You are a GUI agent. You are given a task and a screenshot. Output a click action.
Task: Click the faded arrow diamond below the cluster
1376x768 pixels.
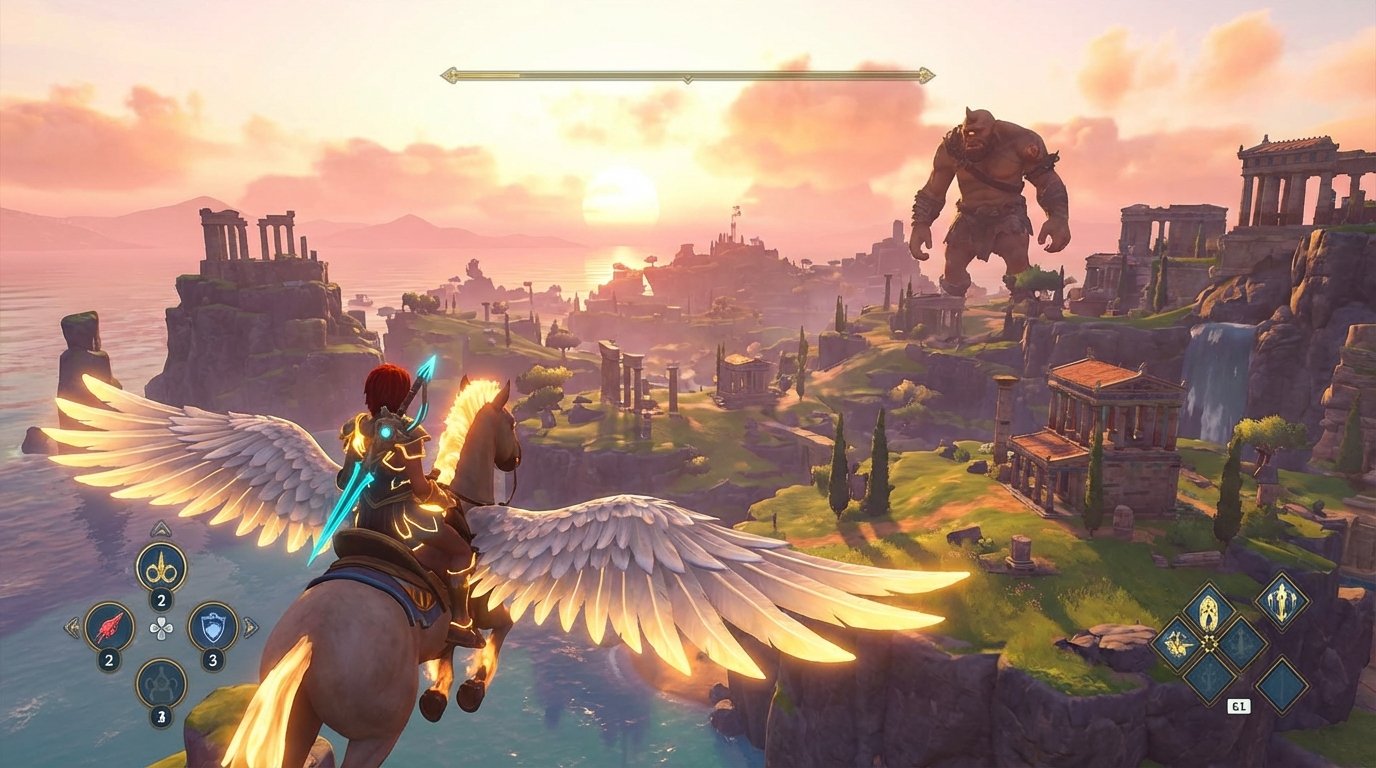point(1210,677)
